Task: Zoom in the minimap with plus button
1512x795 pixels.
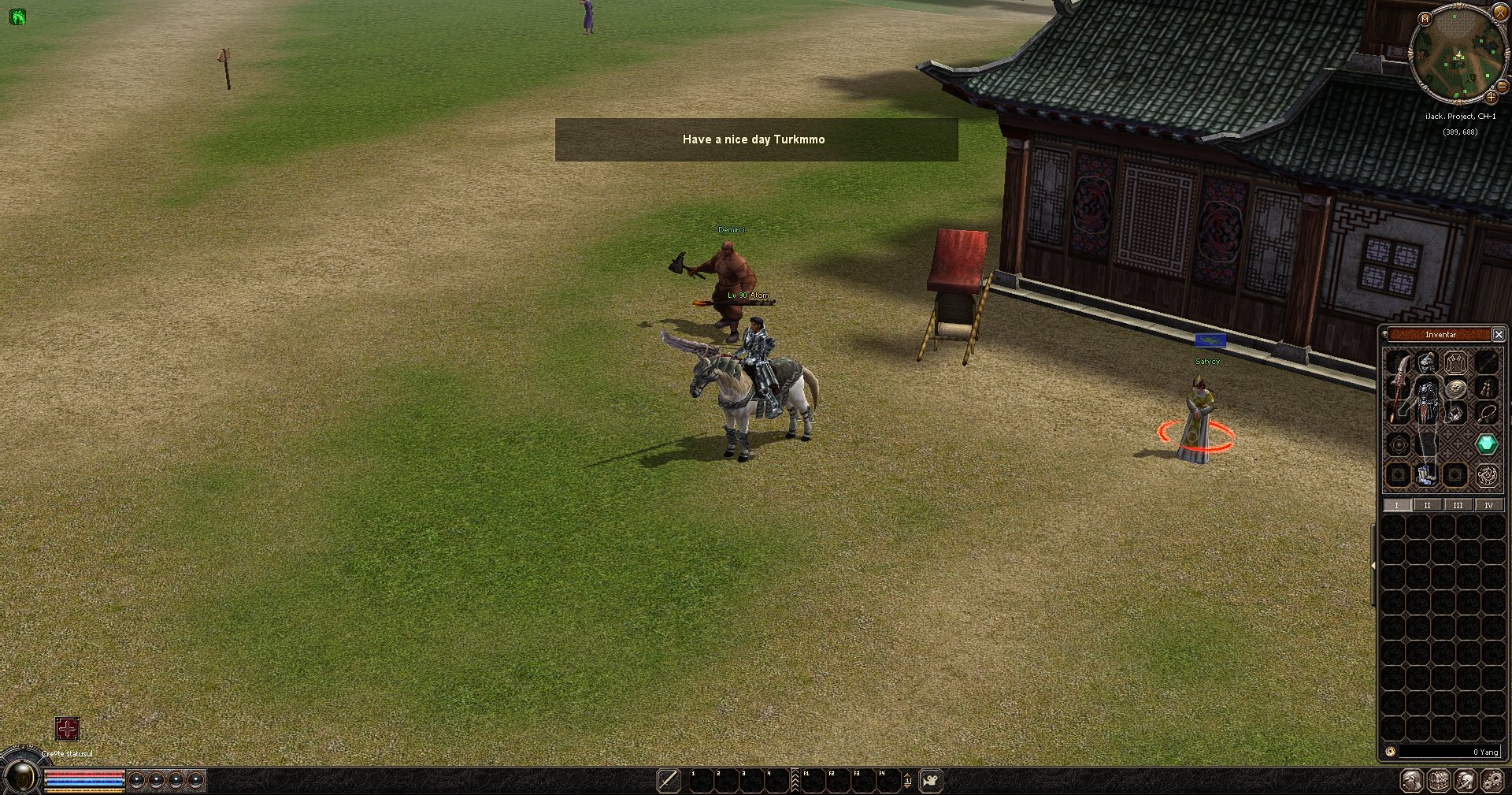Action: pos(1490,97)
